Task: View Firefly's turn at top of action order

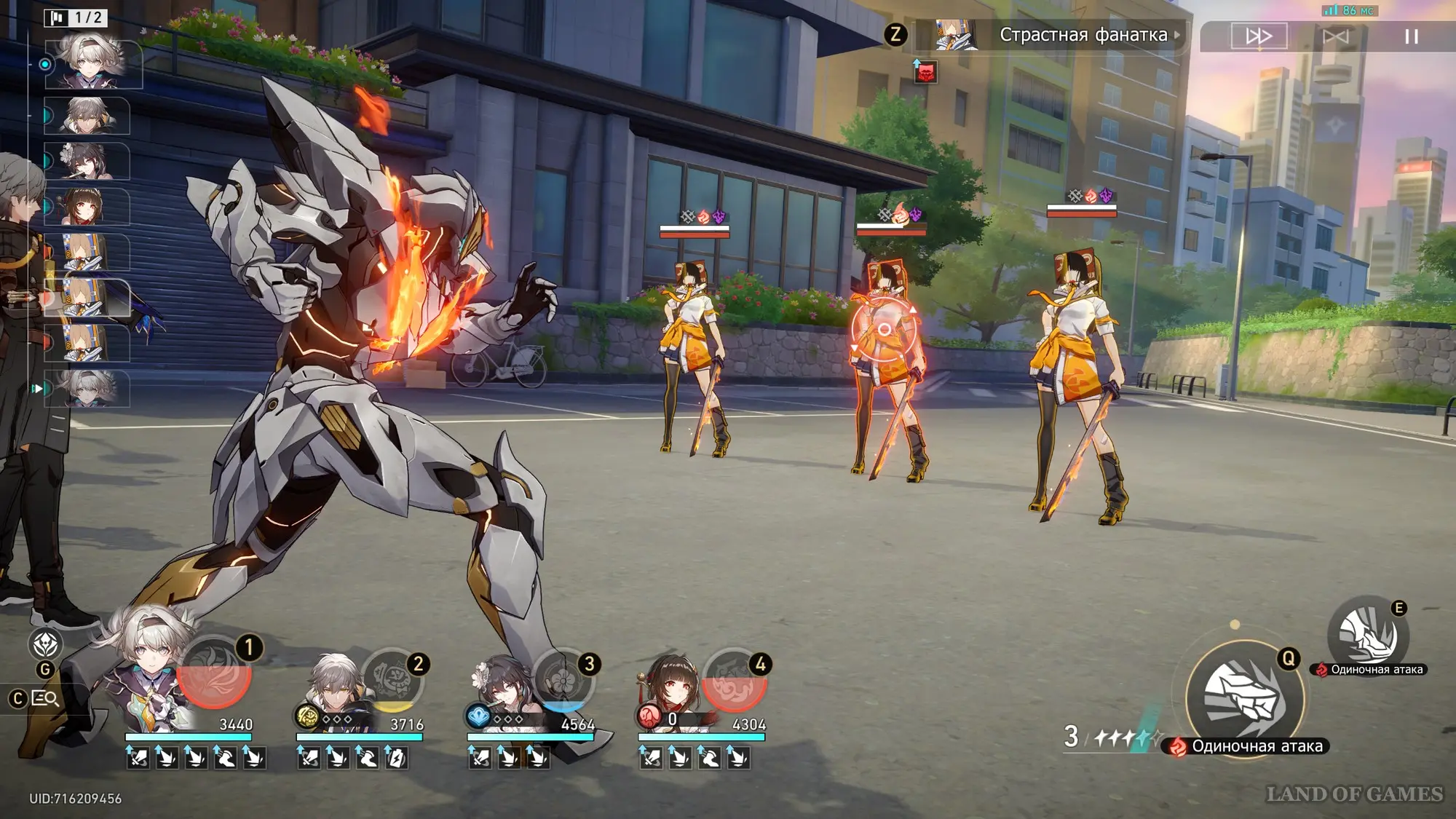Action: click(x=92, y=64)
